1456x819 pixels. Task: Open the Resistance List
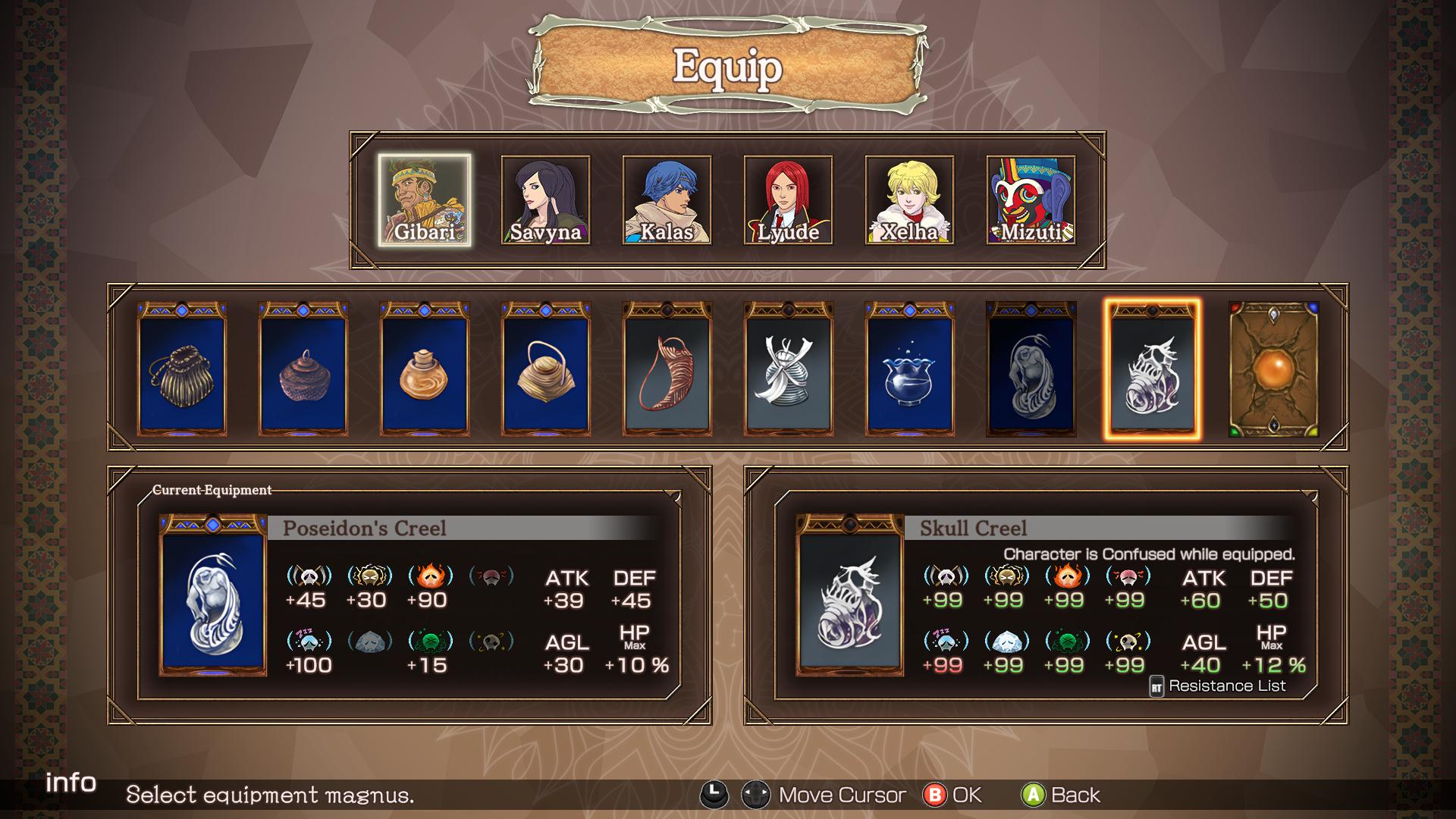click(x=1218, y=686)
